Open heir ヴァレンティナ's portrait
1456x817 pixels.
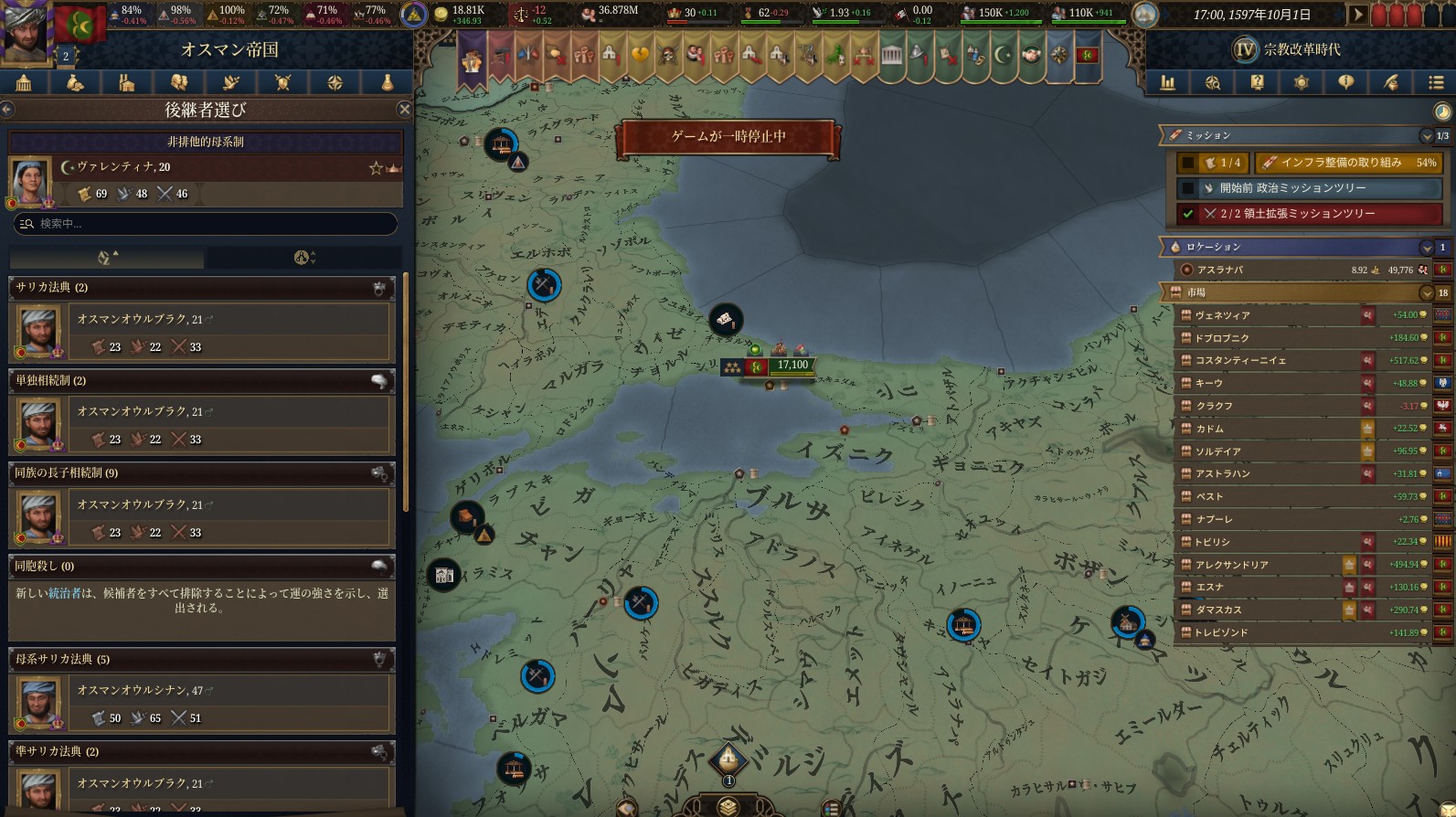pos(29,180)
